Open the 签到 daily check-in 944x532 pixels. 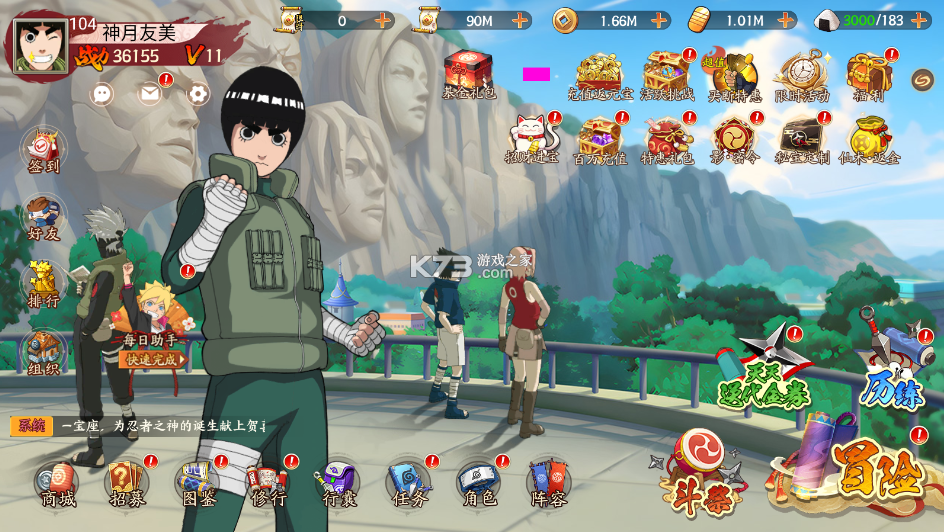click(43, 151)
